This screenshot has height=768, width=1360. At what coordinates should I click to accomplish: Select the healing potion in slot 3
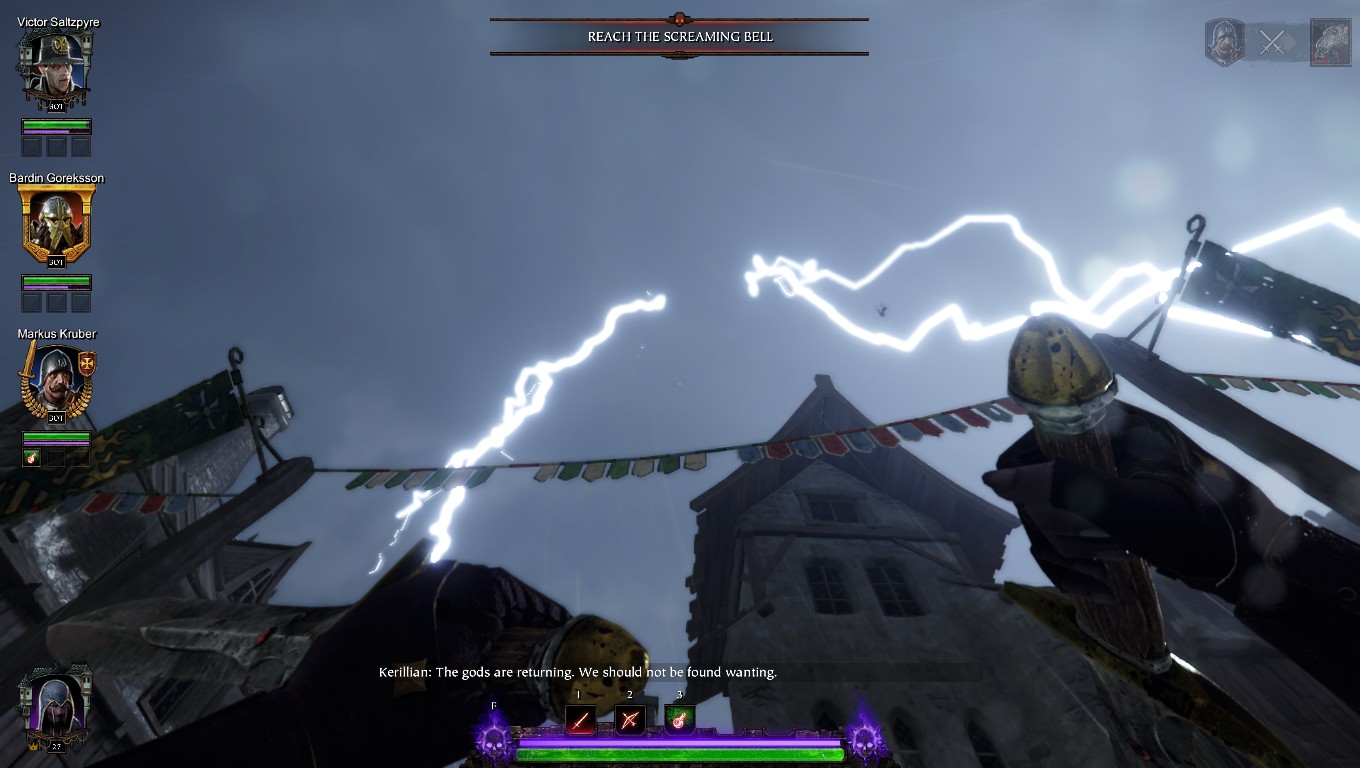pyautogui.click(x=679, y=719)
